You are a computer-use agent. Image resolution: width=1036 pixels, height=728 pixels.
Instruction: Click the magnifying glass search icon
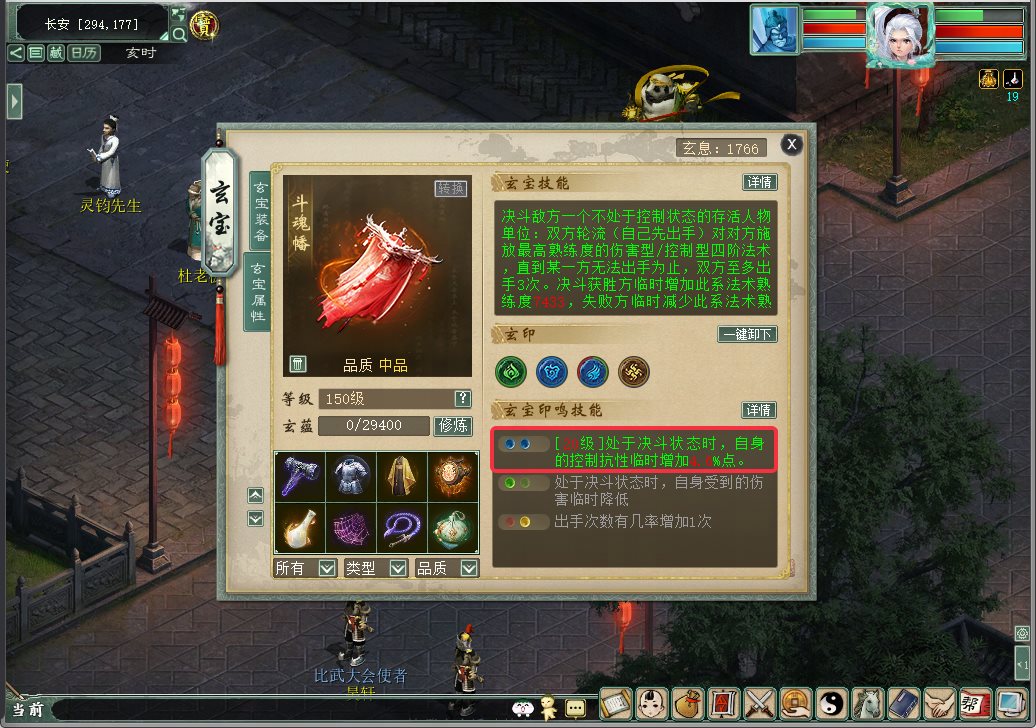[x=179, y=34]
